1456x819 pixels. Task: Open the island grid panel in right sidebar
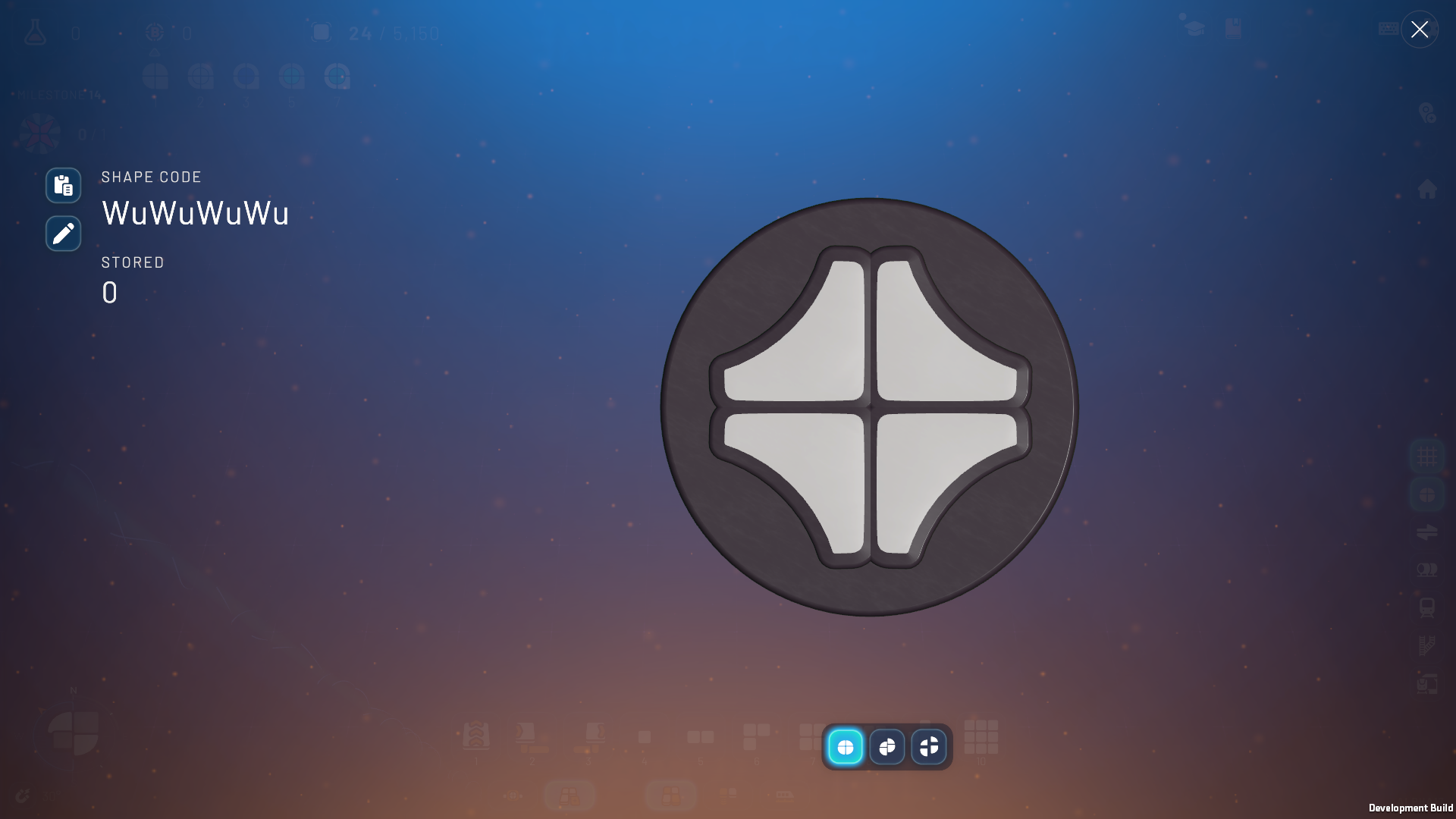(x=1428, y=455)
